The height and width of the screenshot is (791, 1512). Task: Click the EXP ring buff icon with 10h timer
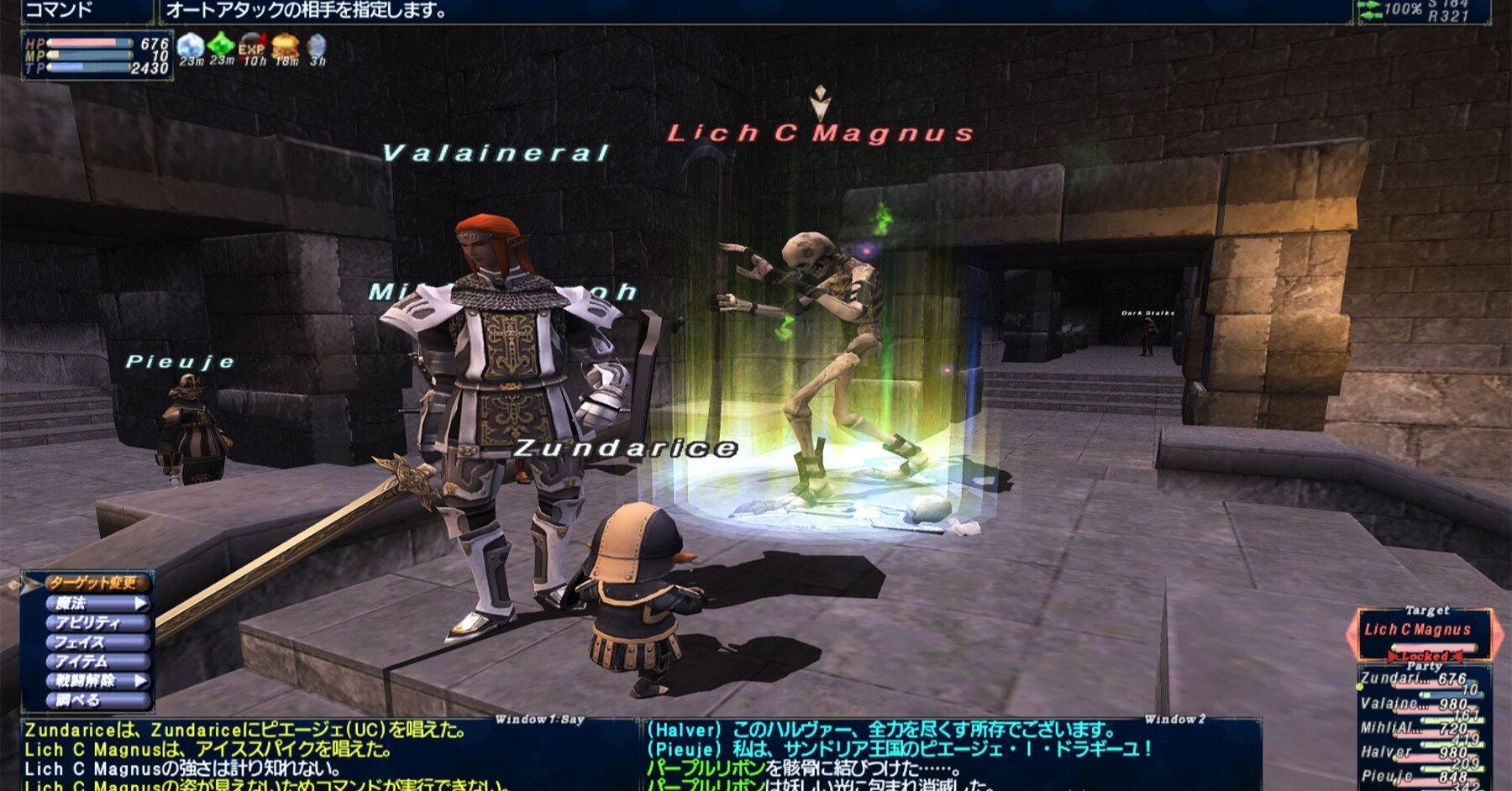click(x=252, y=46)
